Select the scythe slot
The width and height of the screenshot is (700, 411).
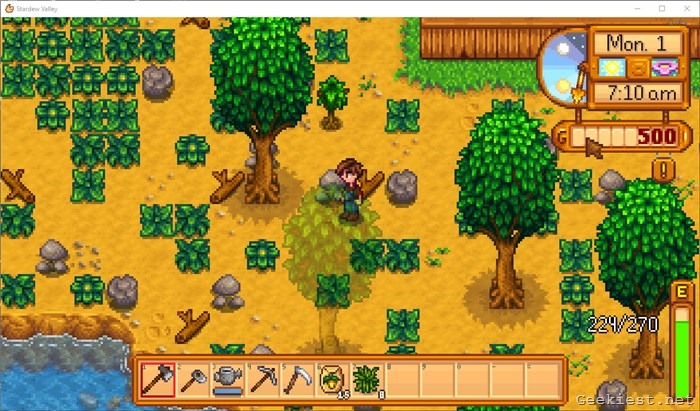click(x=298, y=379)
